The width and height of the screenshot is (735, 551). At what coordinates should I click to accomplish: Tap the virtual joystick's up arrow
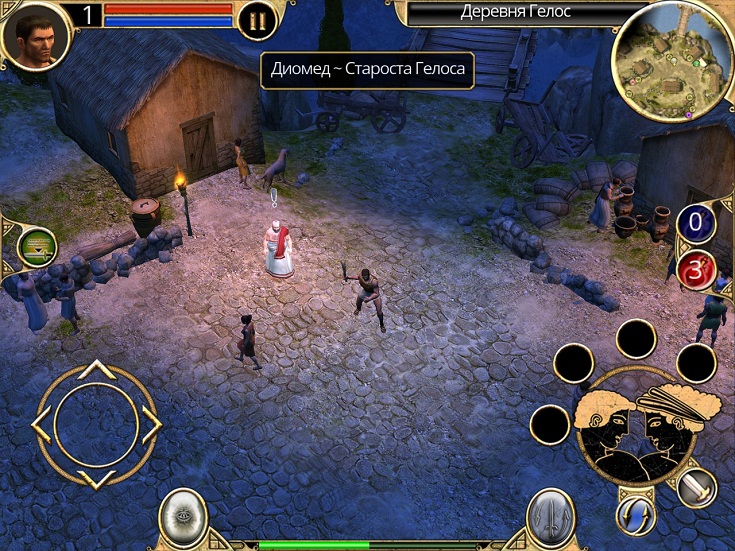(95, 370)
